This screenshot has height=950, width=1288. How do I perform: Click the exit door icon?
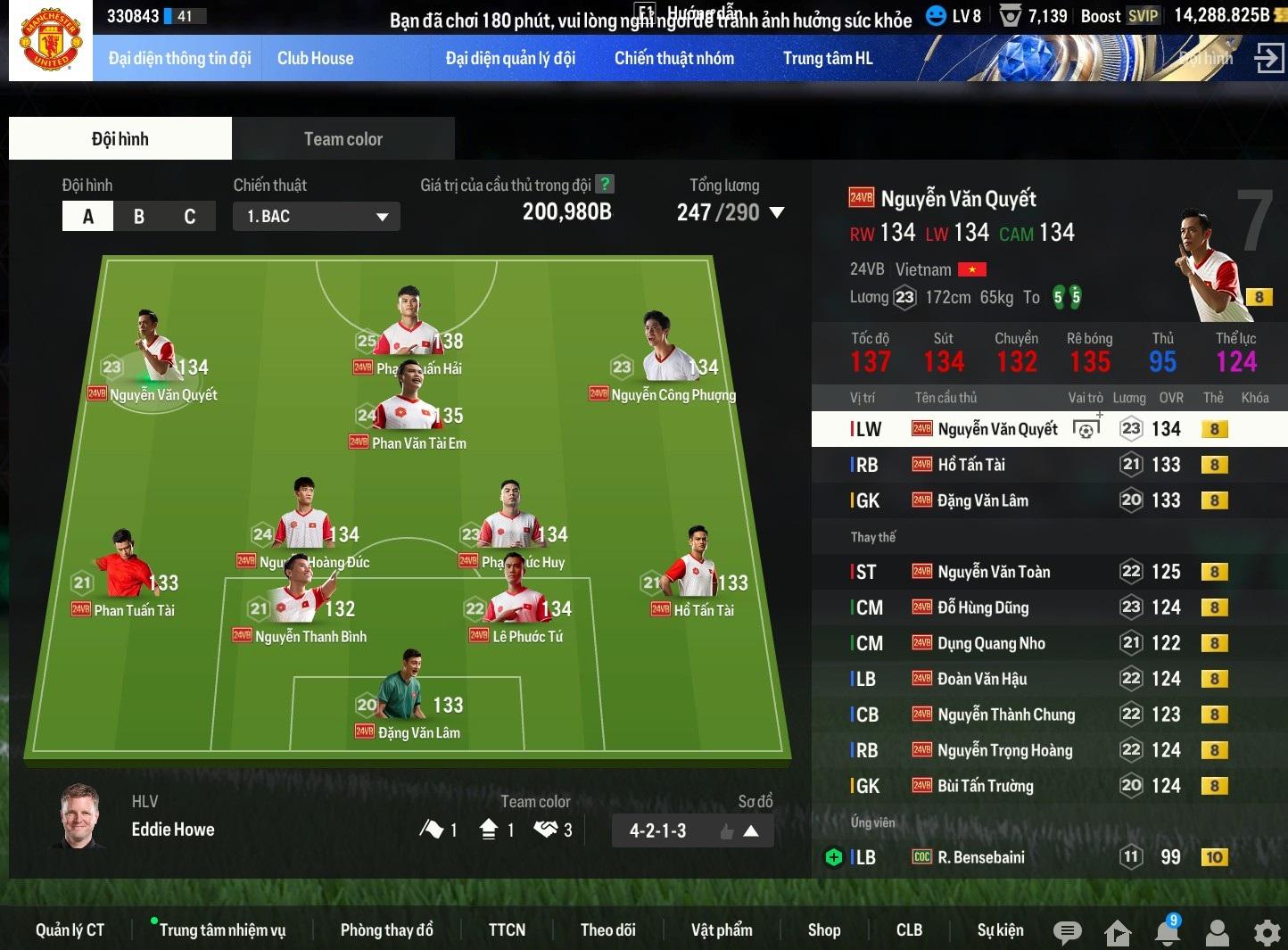point(1267,59)
